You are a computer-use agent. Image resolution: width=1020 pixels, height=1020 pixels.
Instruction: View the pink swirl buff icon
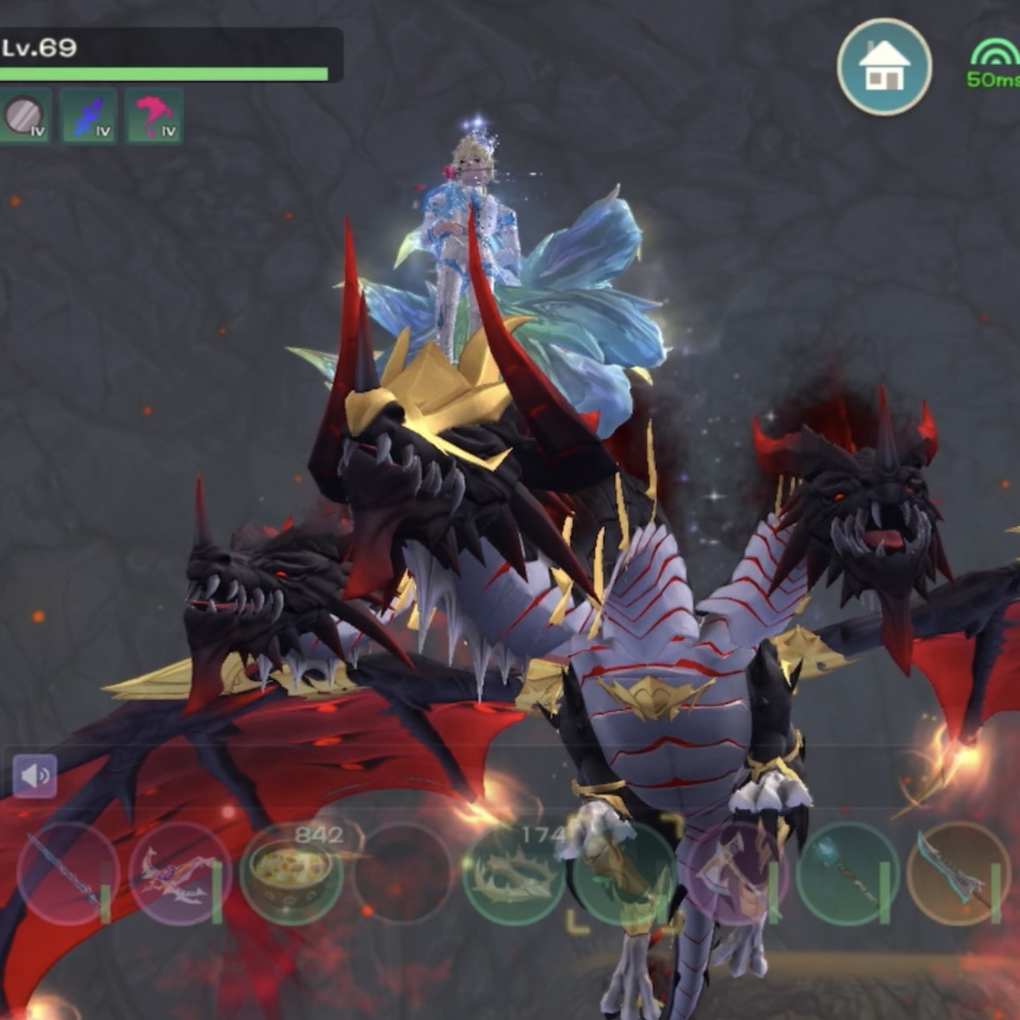(154, 116)
